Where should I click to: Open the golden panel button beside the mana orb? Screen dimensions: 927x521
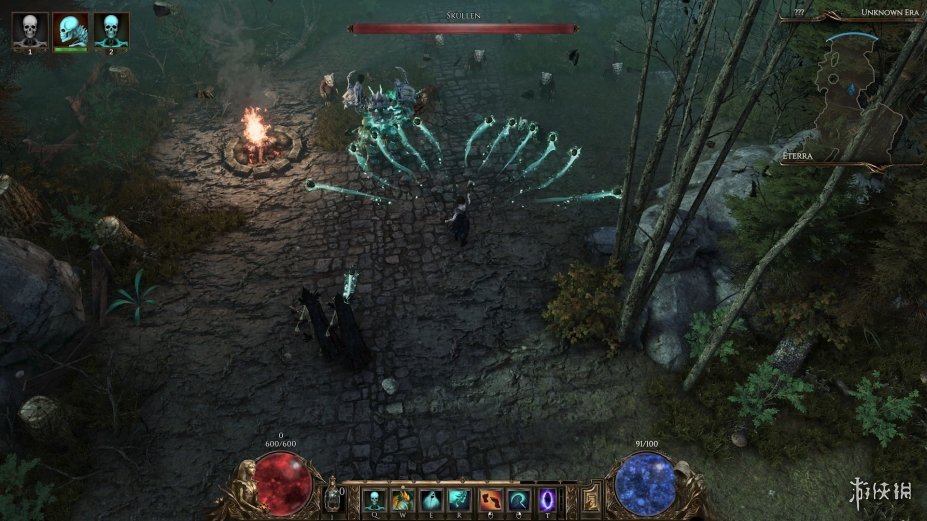pos(590,497)
